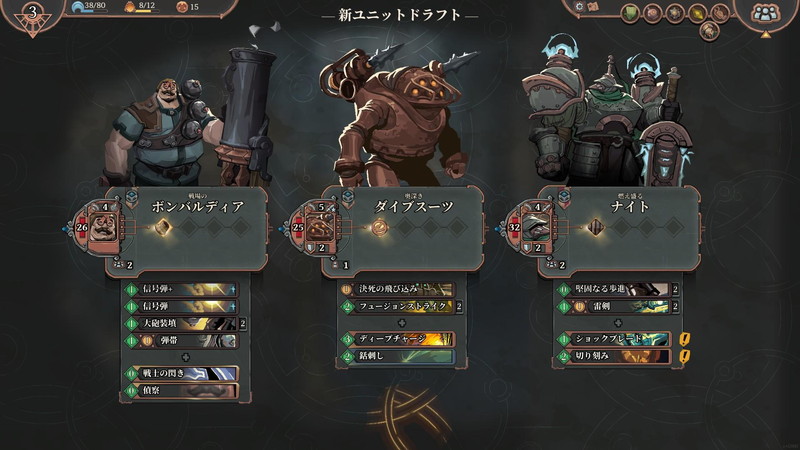Viewport: 800px width, 450px height.
Task: Open the settings gear icon
Action: [x=580, y=7]
